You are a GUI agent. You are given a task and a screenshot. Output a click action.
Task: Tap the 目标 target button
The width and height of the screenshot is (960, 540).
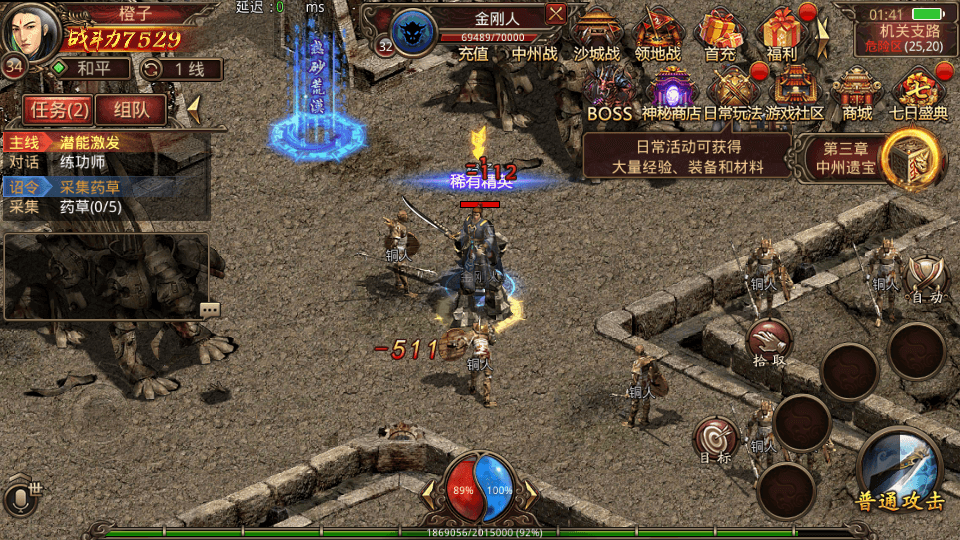[x=716, y=440]
